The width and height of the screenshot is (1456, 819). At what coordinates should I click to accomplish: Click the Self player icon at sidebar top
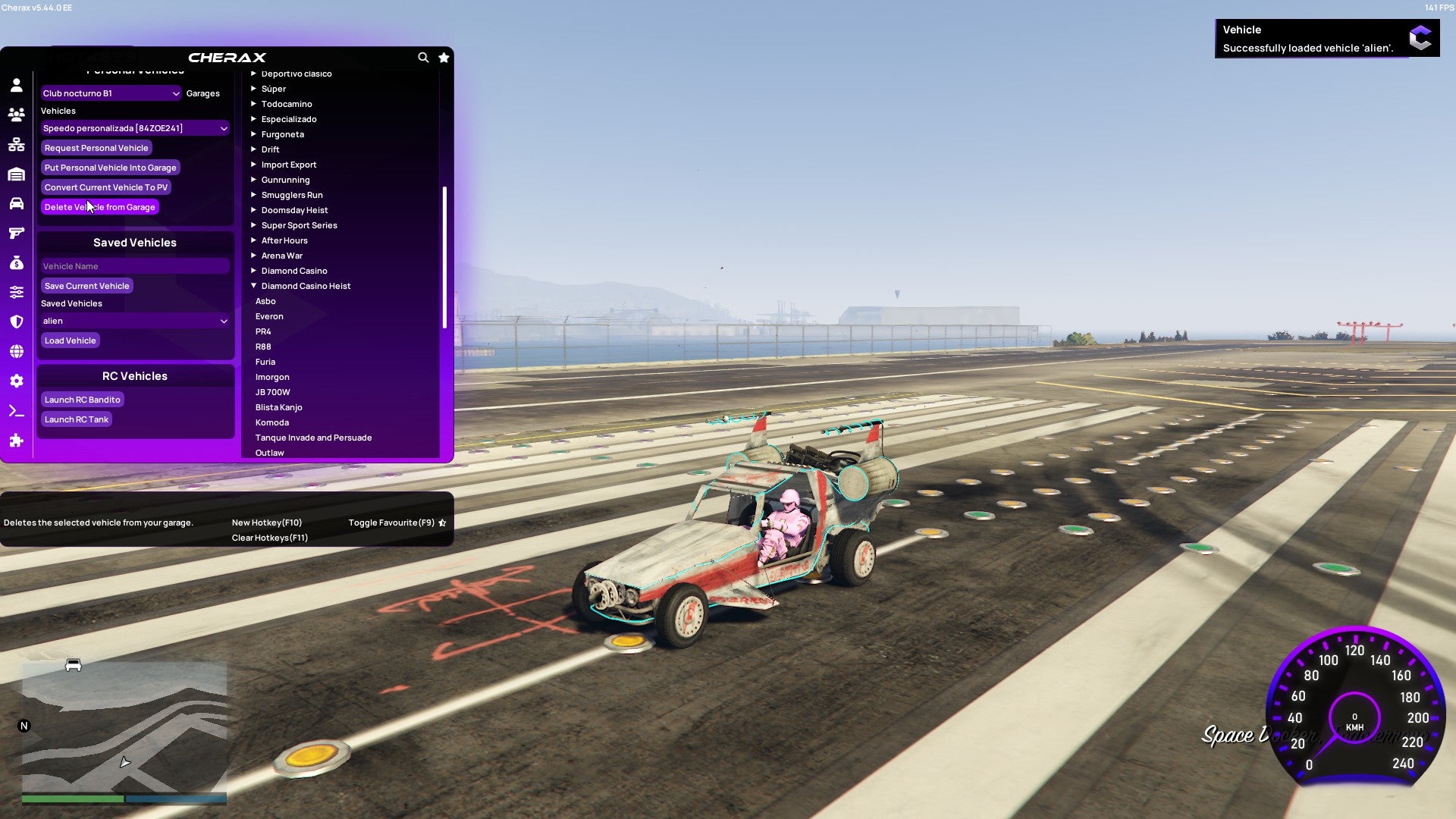pos(17,85)
